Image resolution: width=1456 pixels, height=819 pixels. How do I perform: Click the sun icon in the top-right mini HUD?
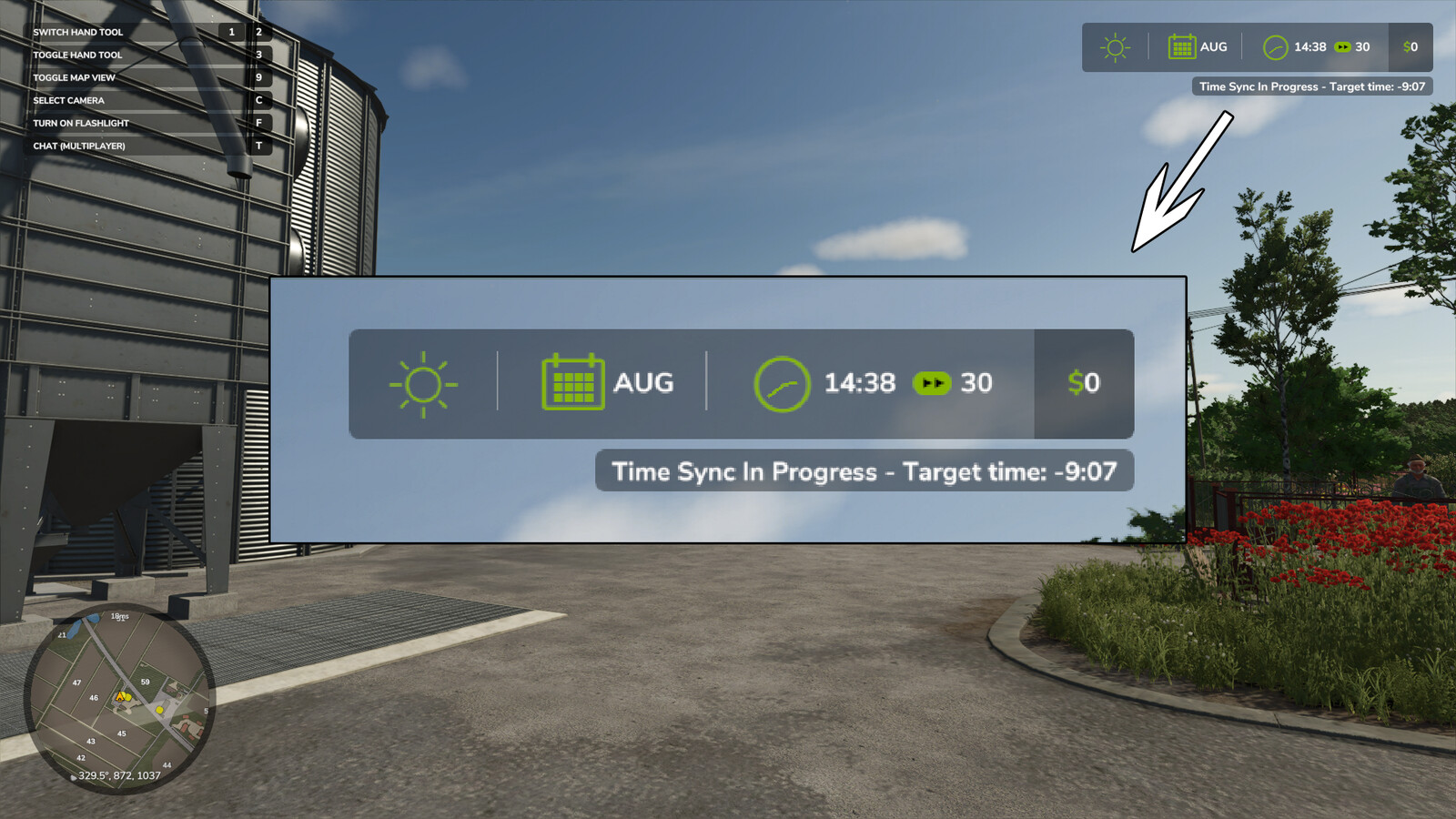(x=1114, y=46)
